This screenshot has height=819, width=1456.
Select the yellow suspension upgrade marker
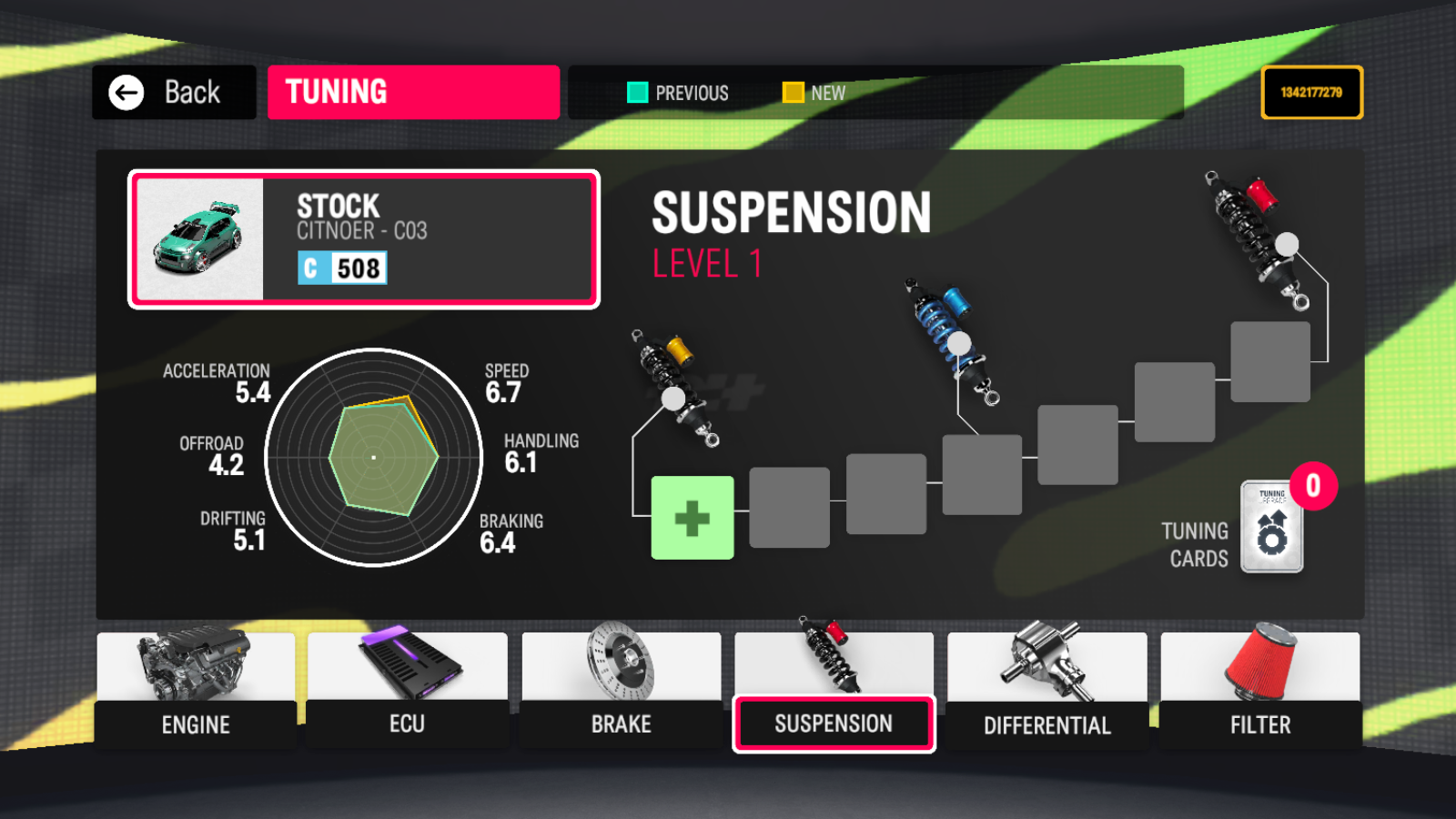(673, 398)
